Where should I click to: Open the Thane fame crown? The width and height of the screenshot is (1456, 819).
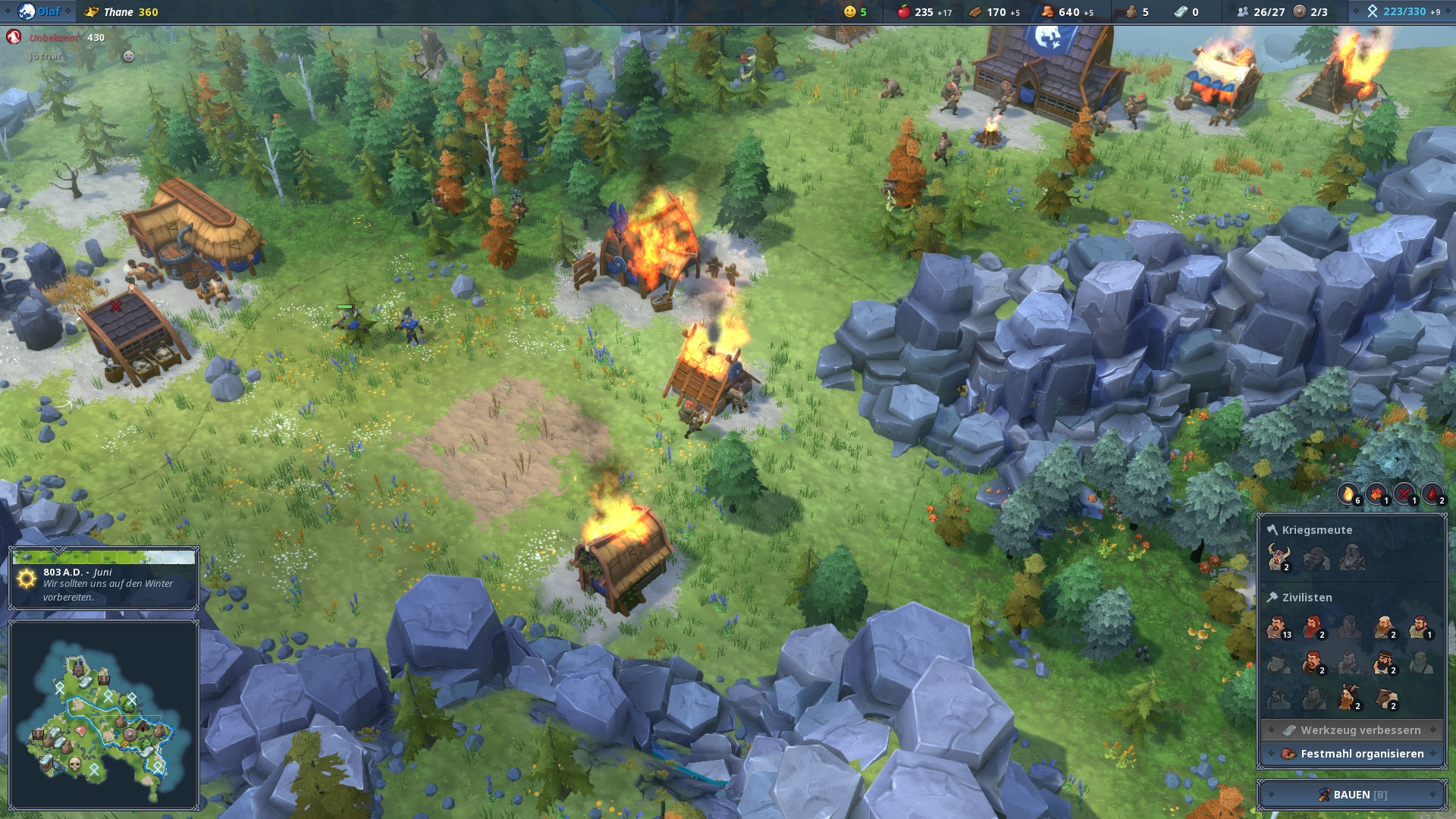(x=91, y=11)
